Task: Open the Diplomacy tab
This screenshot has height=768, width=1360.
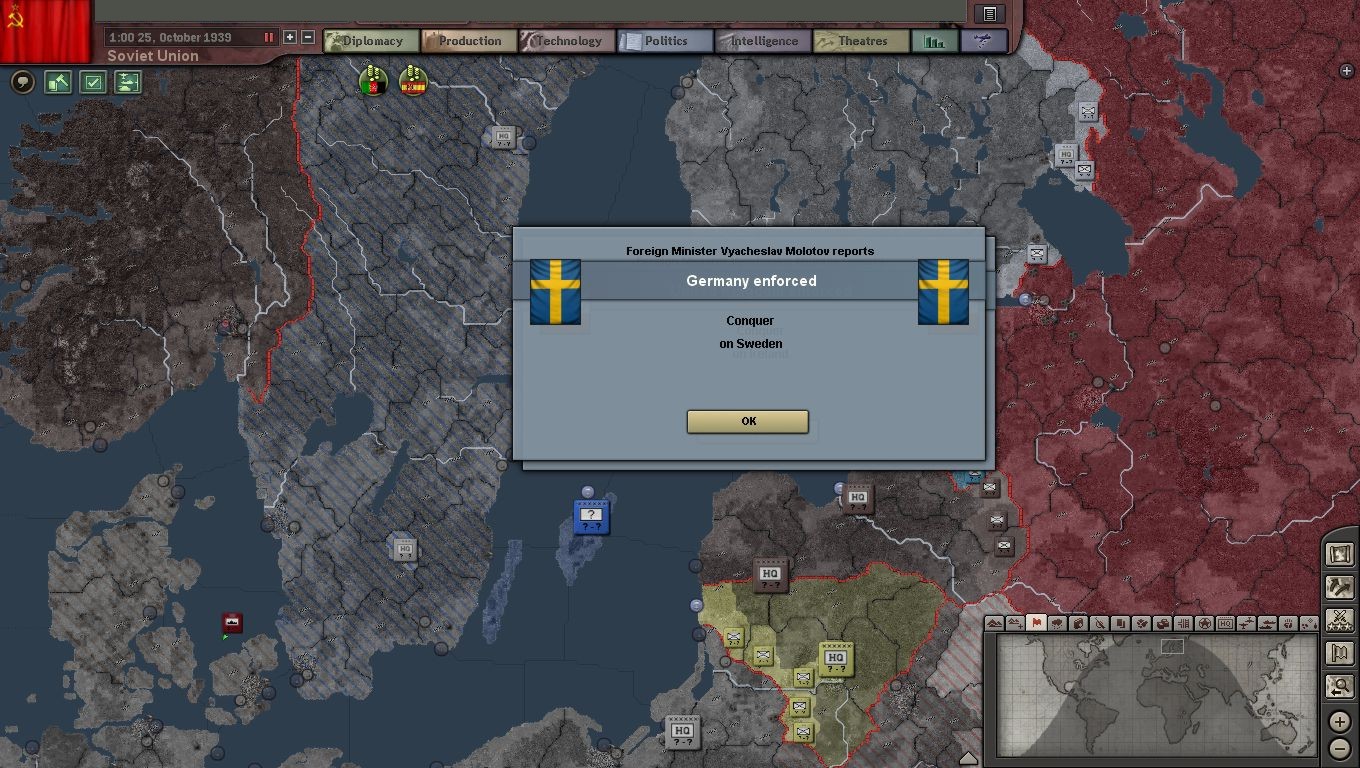Action: point(371,41)
